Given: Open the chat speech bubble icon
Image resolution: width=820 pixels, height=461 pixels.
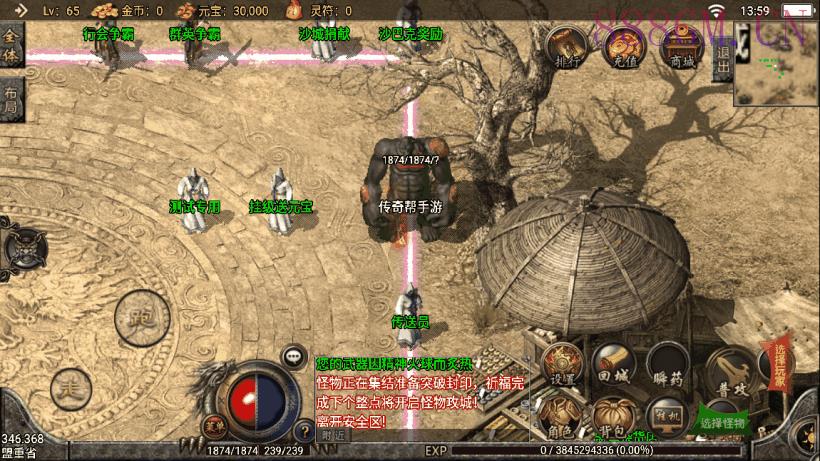Looking at the screenshot, I should (x=293, y=354).
